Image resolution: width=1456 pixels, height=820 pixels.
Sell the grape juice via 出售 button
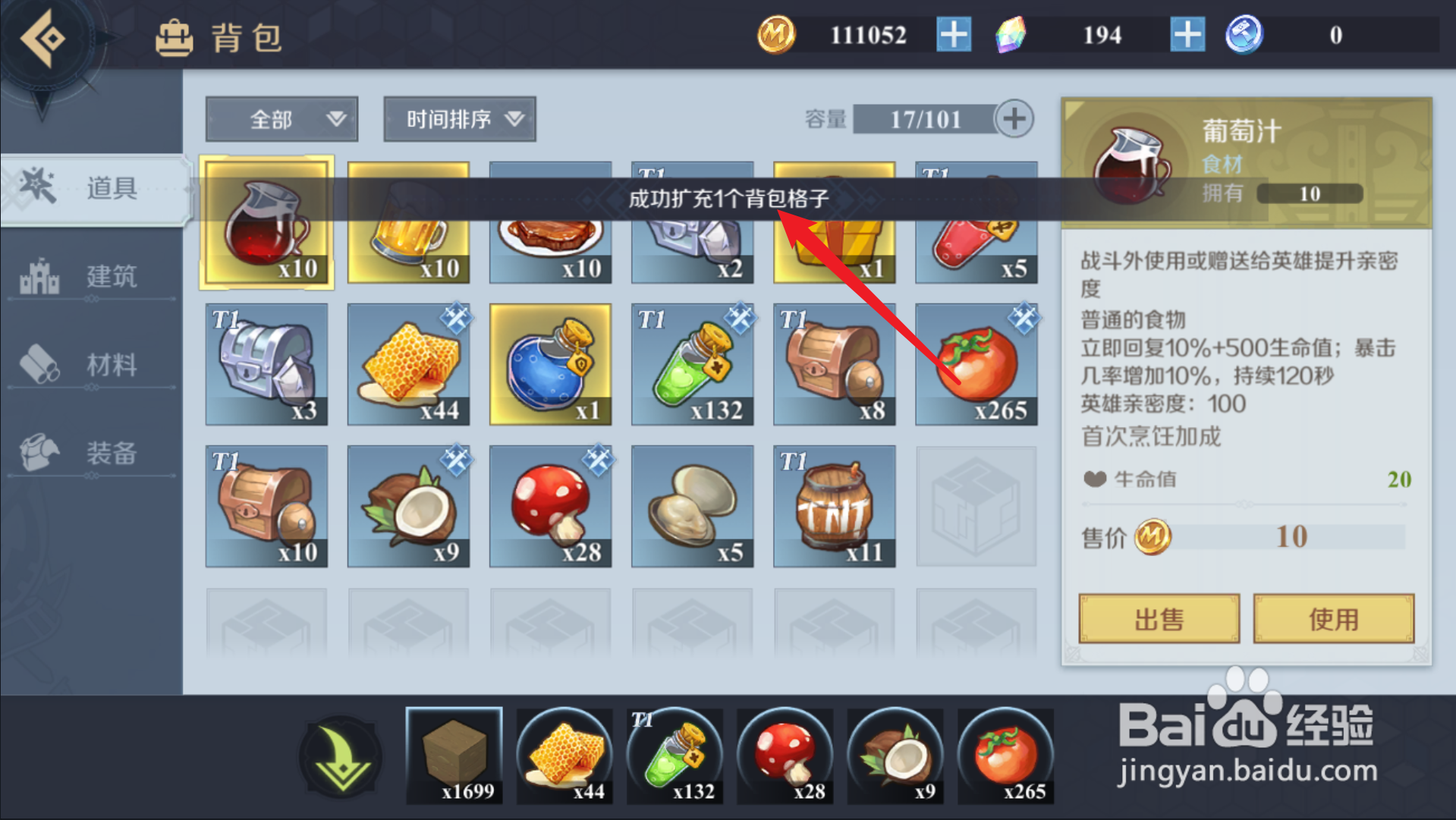click(1159, 618)
